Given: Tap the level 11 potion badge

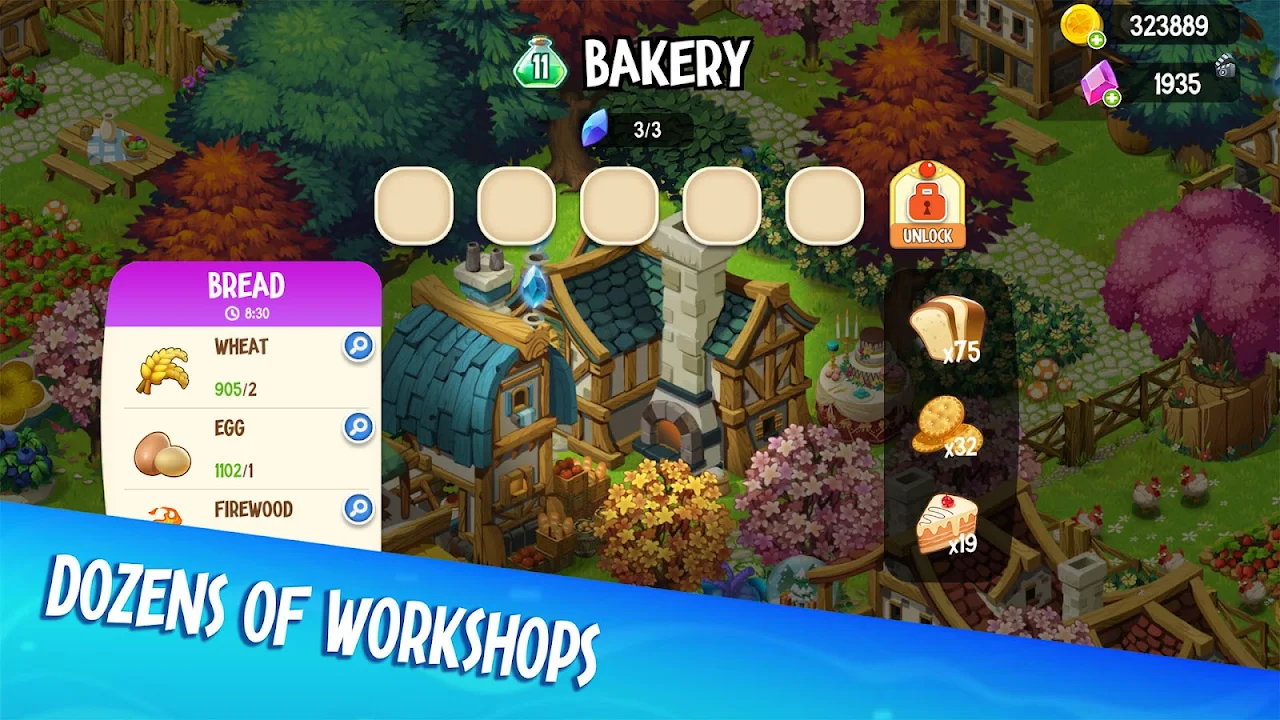Looking at the screenshot, I should (x=540, y=66).
